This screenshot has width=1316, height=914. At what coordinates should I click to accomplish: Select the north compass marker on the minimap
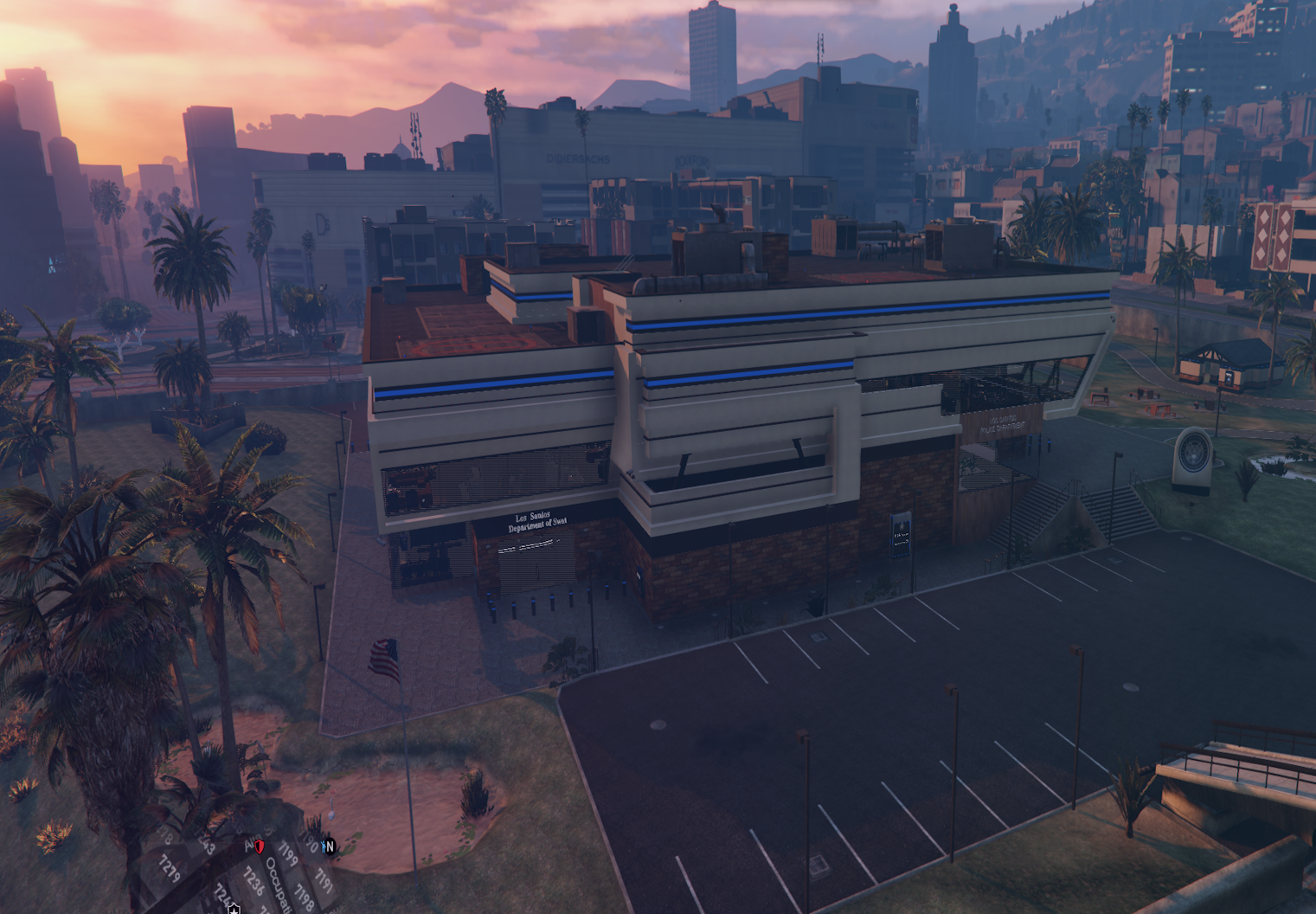pos(331,846)
